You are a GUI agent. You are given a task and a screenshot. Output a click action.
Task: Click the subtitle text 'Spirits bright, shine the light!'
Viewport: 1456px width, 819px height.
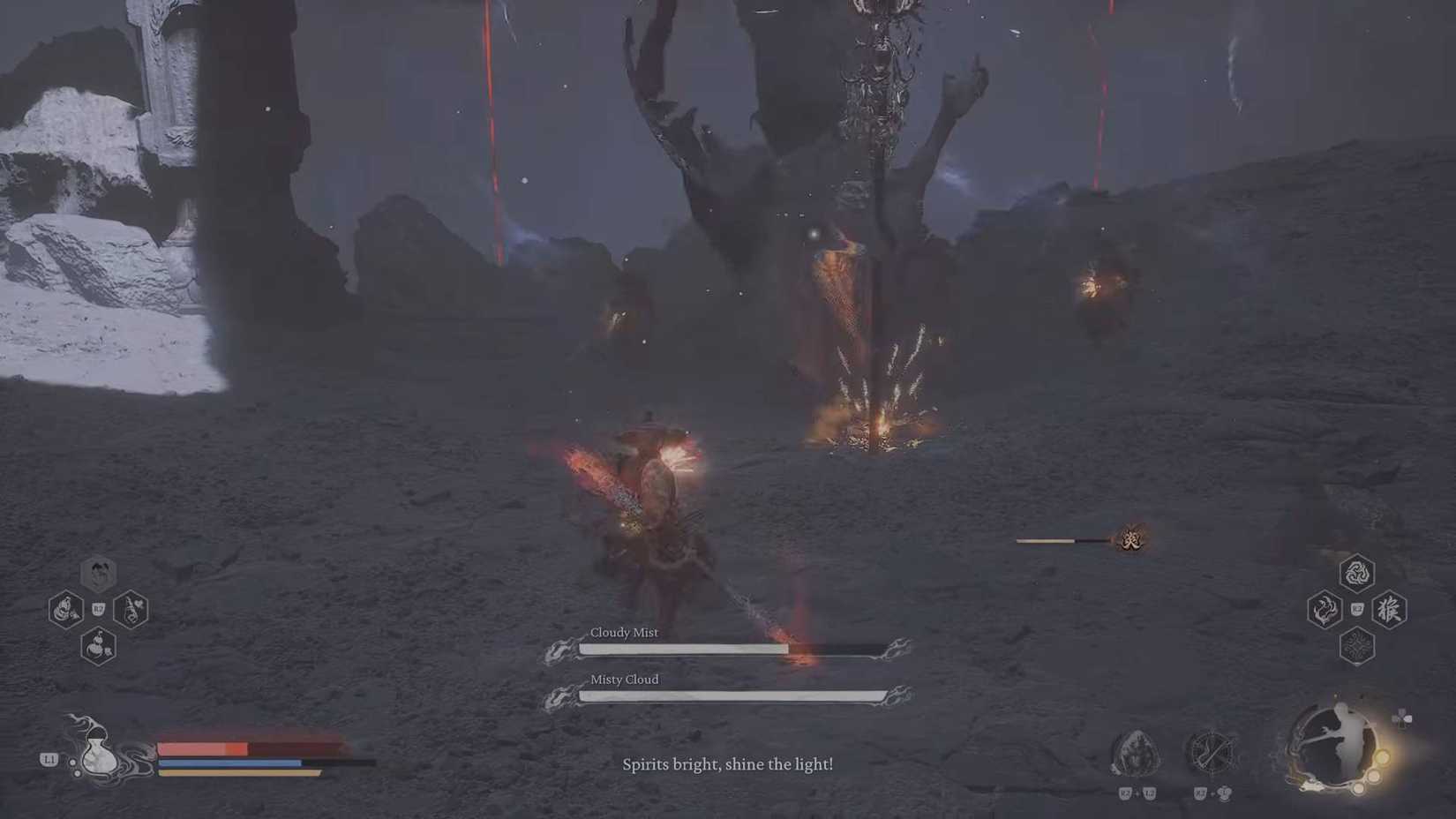(x=728, y=764)
